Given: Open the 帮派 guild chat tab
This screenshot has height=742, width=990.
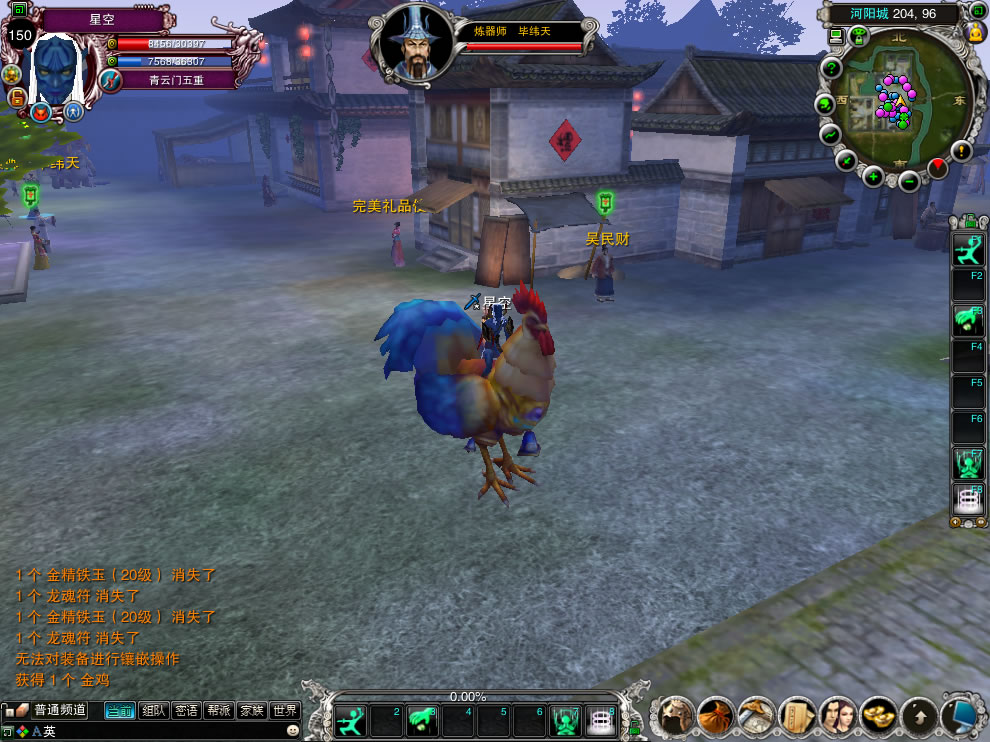Looking at the screenshot, I should (219, 711).
